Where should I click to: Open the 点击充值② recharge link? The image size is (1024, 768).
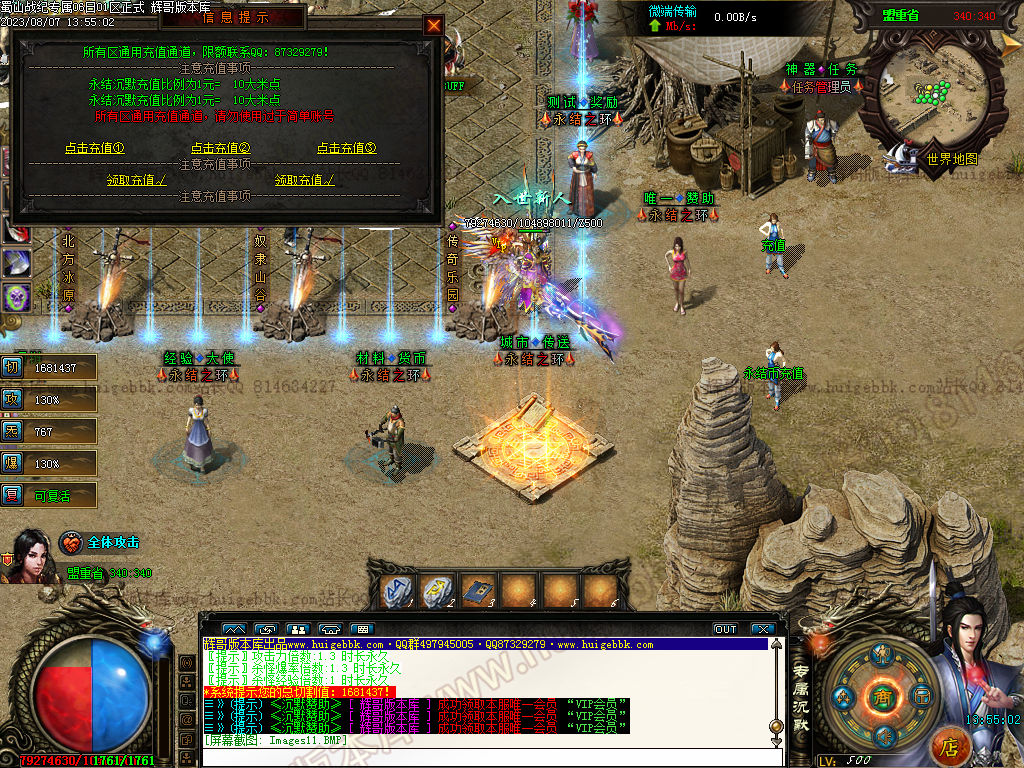pyautogui.click(x=221, y=148)
